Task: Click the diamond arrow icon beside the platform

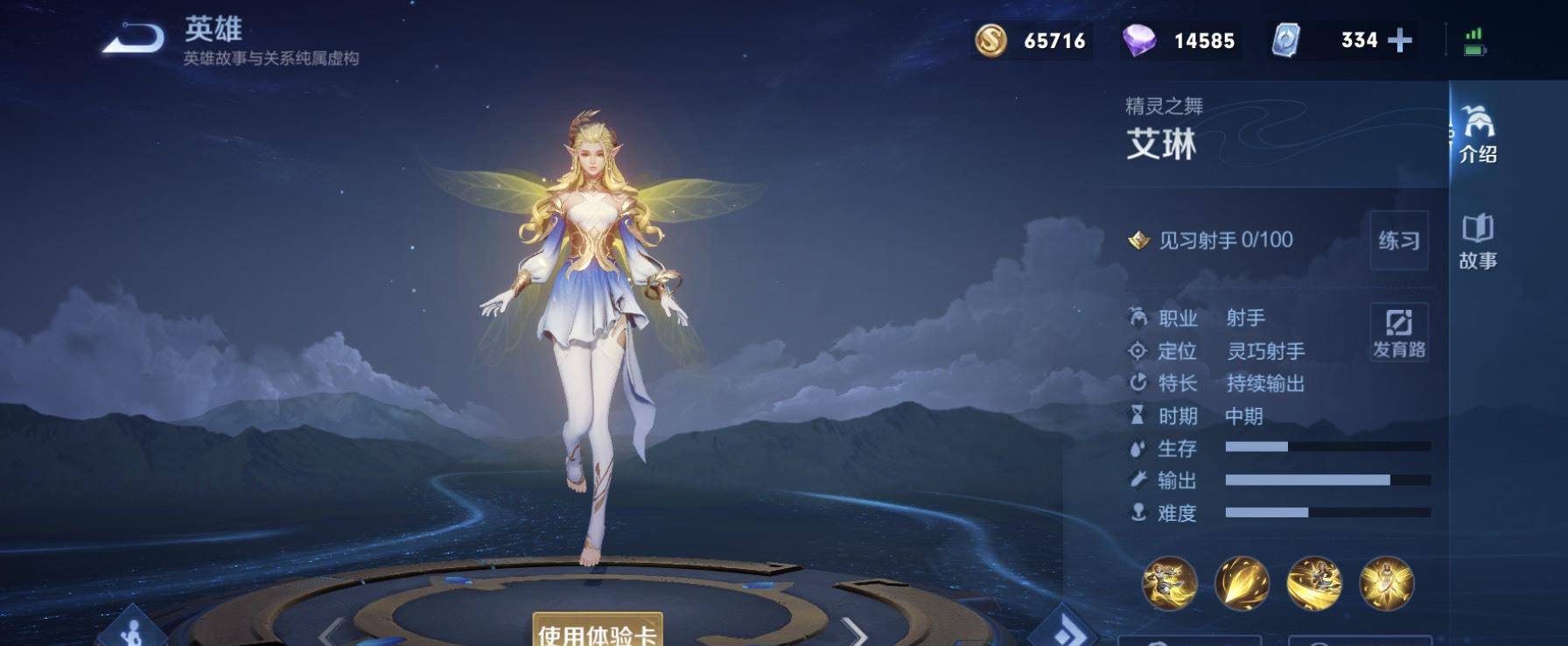Action: point(1064,630)
